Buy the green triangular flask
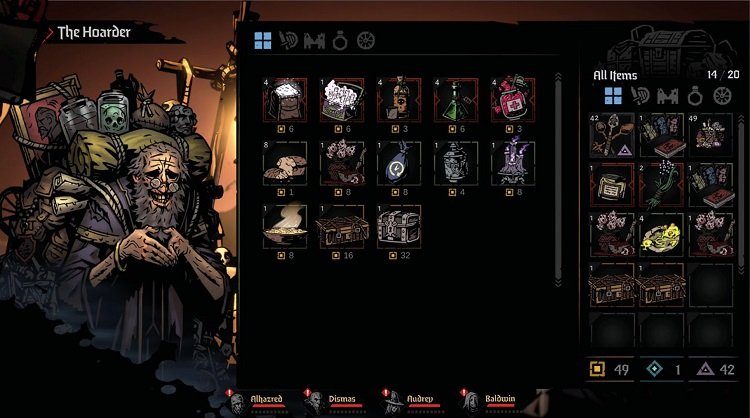Viewport: 750px width, 418px height. click(457, 99)
